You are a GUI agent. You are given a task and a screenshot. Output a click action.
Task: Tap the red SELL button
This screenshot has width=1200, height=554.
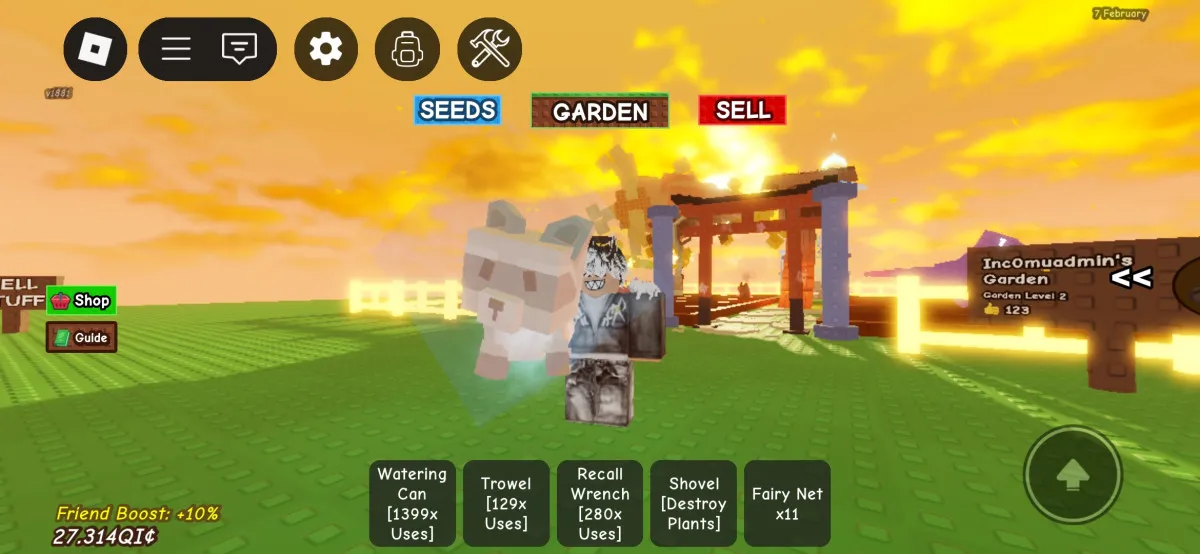[742, 110]
